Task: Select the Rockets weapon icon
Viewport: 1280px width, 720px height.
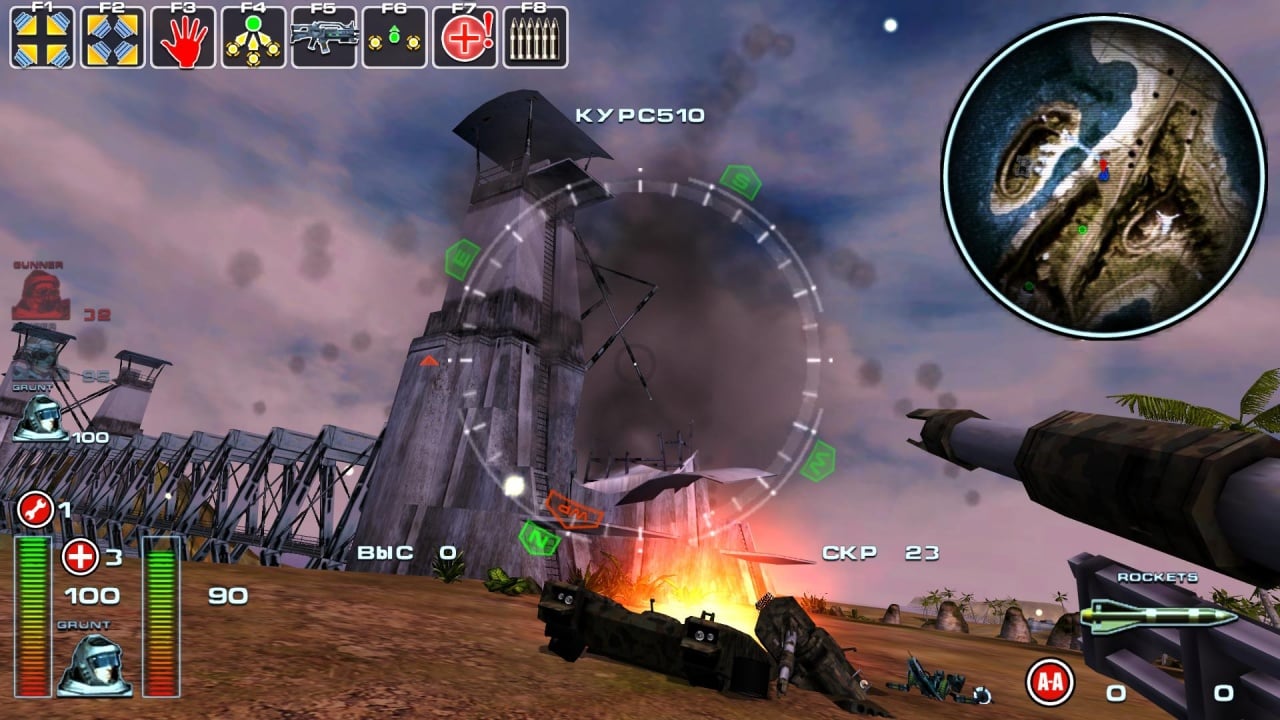Action: (x=1160, y=616)
